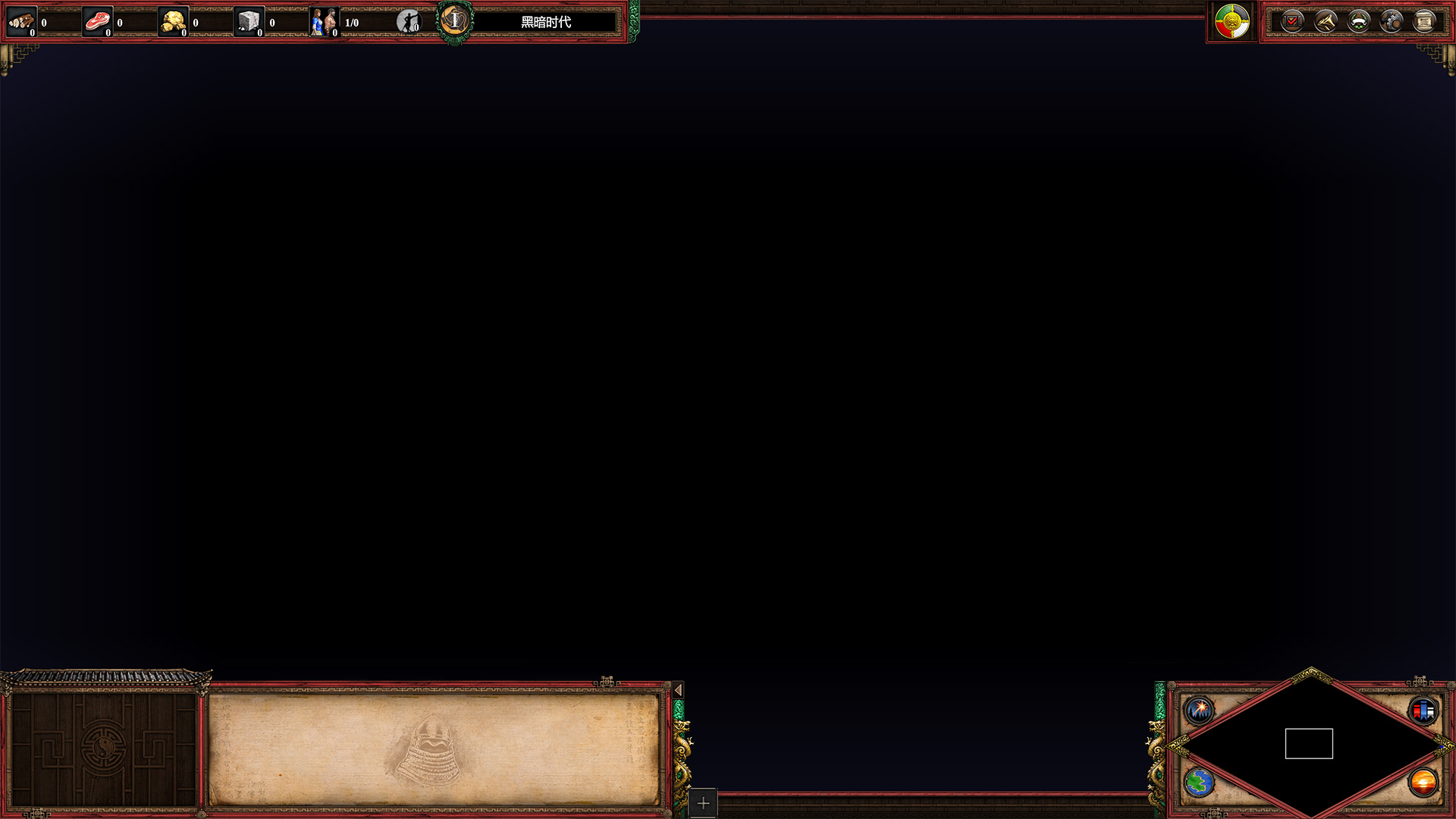Click the population villagers icon
The image size is (1456, 819).
pos(324,22)
